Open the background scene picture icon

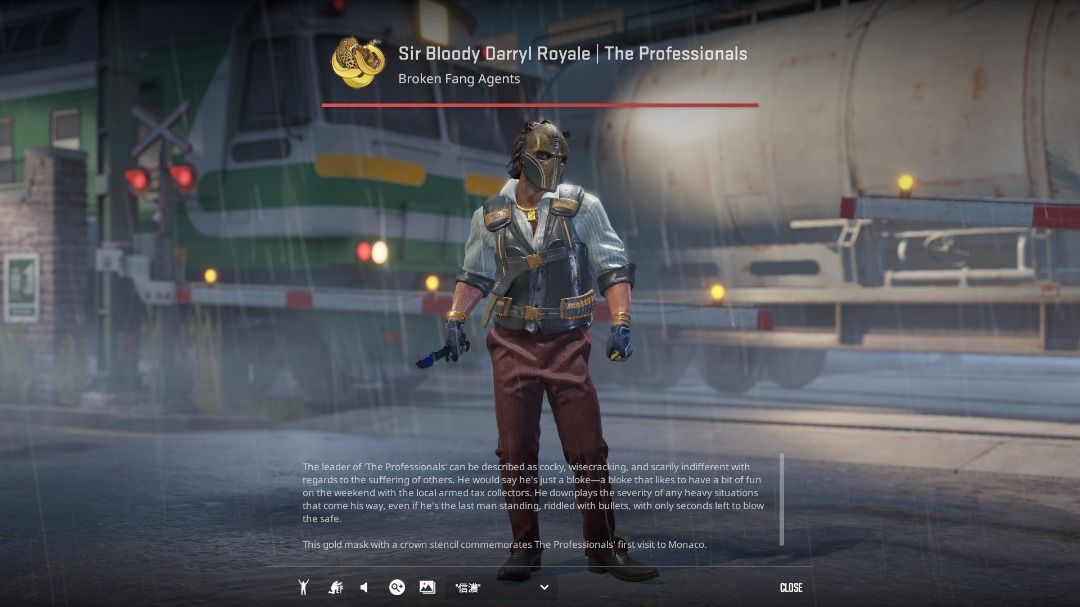[x=427, y=587]
